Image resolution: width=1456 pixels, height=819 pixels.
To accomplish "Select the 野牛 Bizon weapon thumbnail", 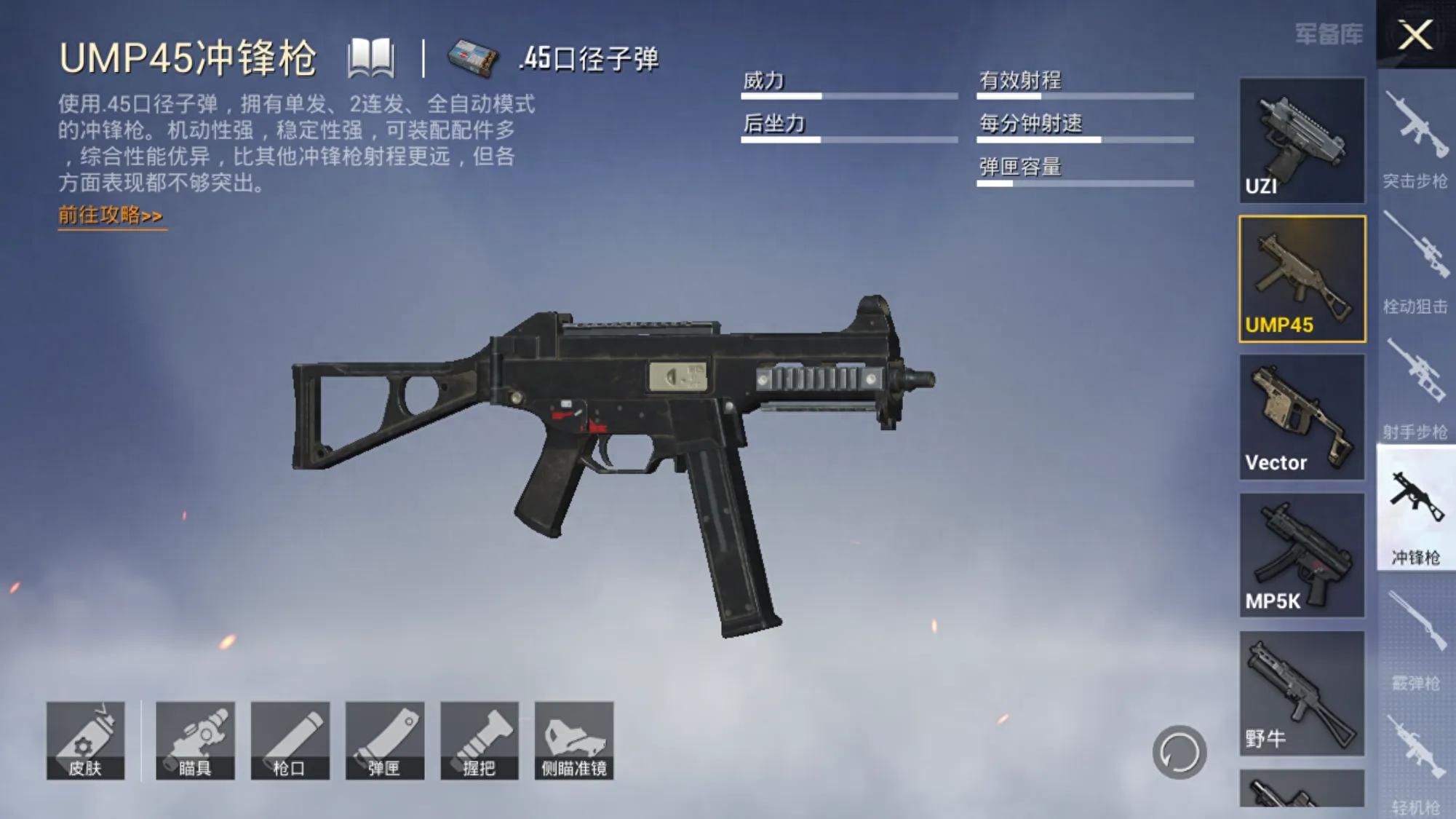I will click(x=1302, y=692).
